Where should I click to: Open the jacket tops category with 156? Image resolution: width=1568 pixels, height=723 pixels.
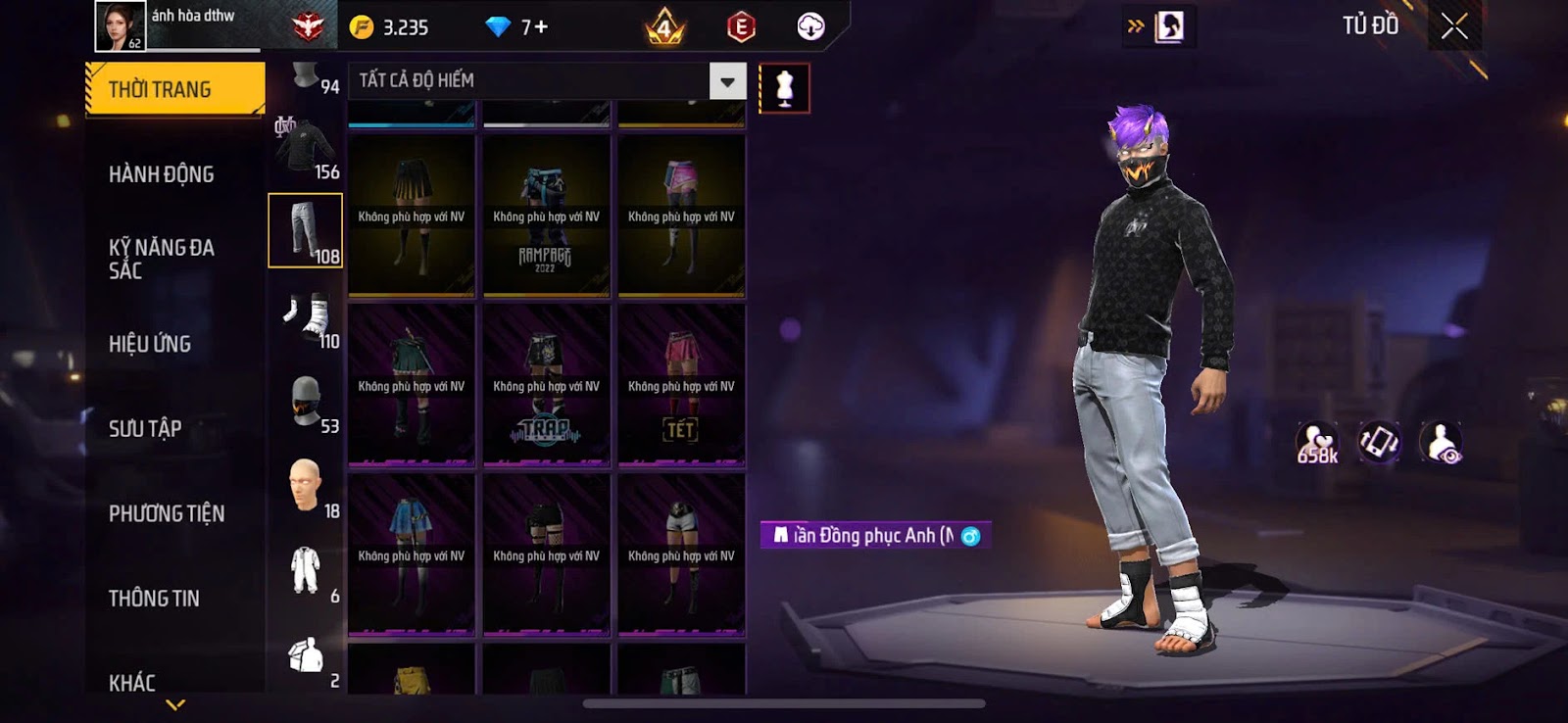click(306, 149)
